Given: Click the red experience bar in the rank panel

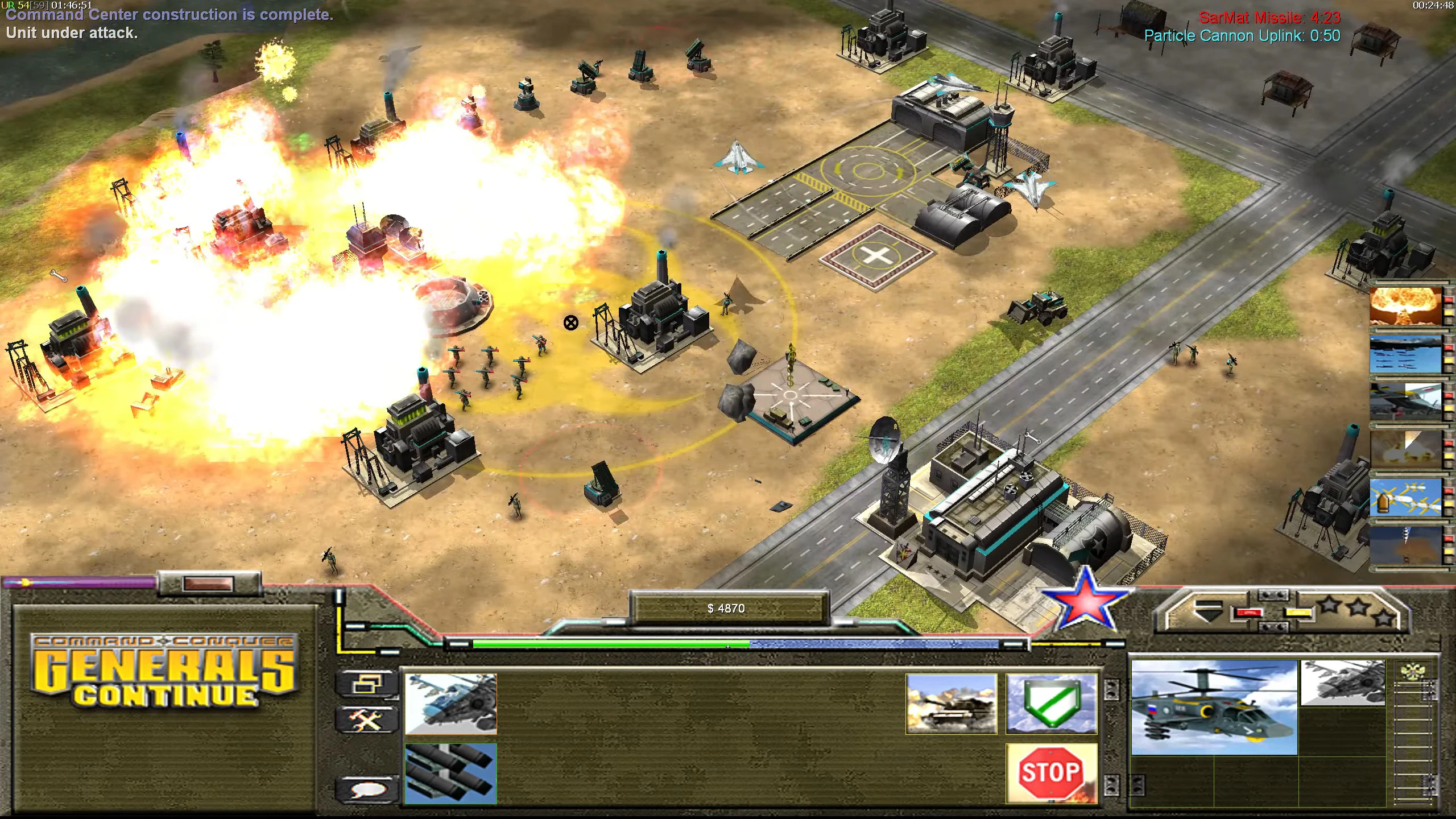Looking at the screenshot, I should (x=1249, y=613).
